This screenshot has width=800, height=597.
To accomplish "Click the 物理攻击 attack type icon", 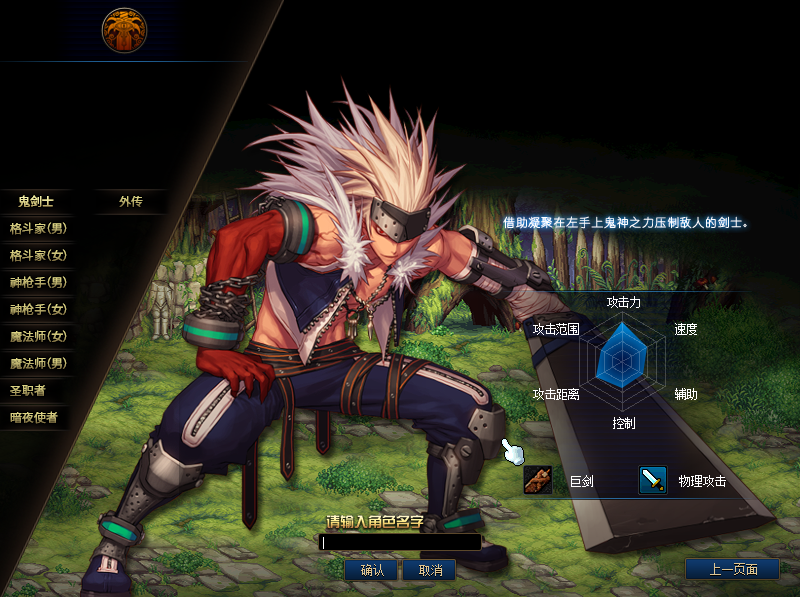I will click(653, 481).
